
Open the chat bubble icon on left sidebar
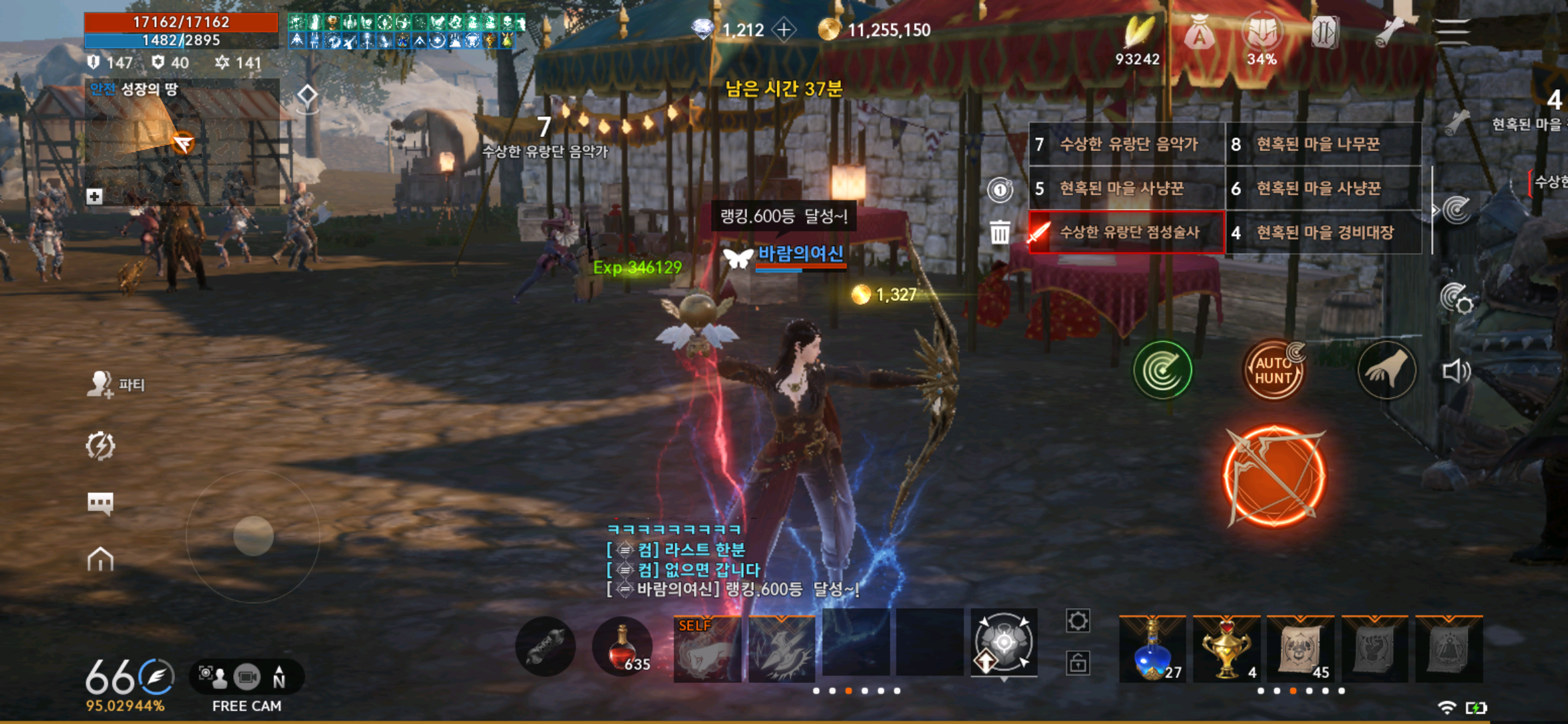coord(101,501)
